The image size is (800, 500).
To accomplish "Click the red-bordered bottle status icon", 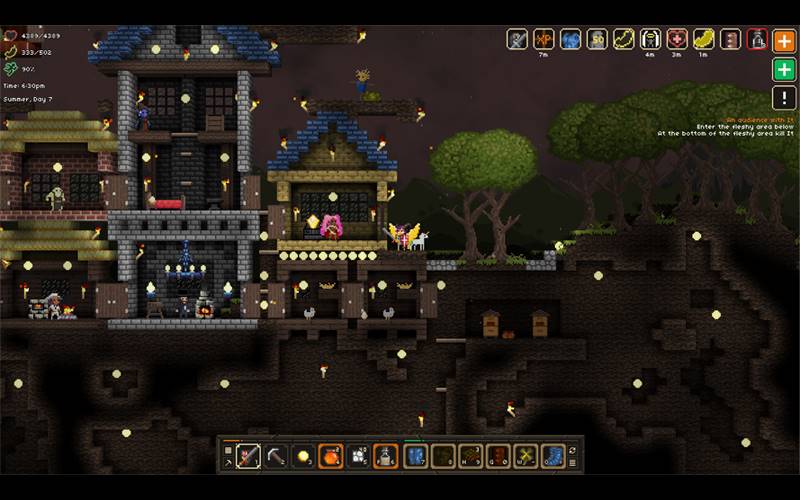I will (758, 40).
